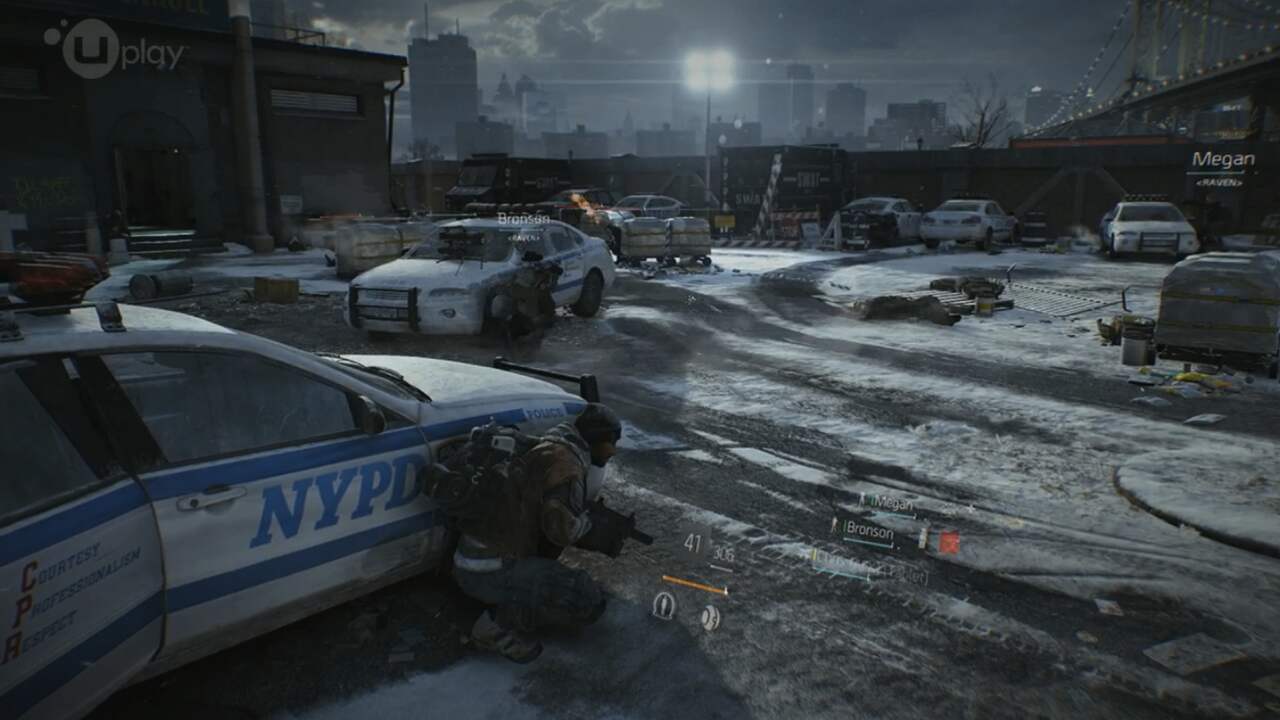Click Bronson's roster health bar entry
This screenshot has width=1280, height=720.
pos(866,543)
